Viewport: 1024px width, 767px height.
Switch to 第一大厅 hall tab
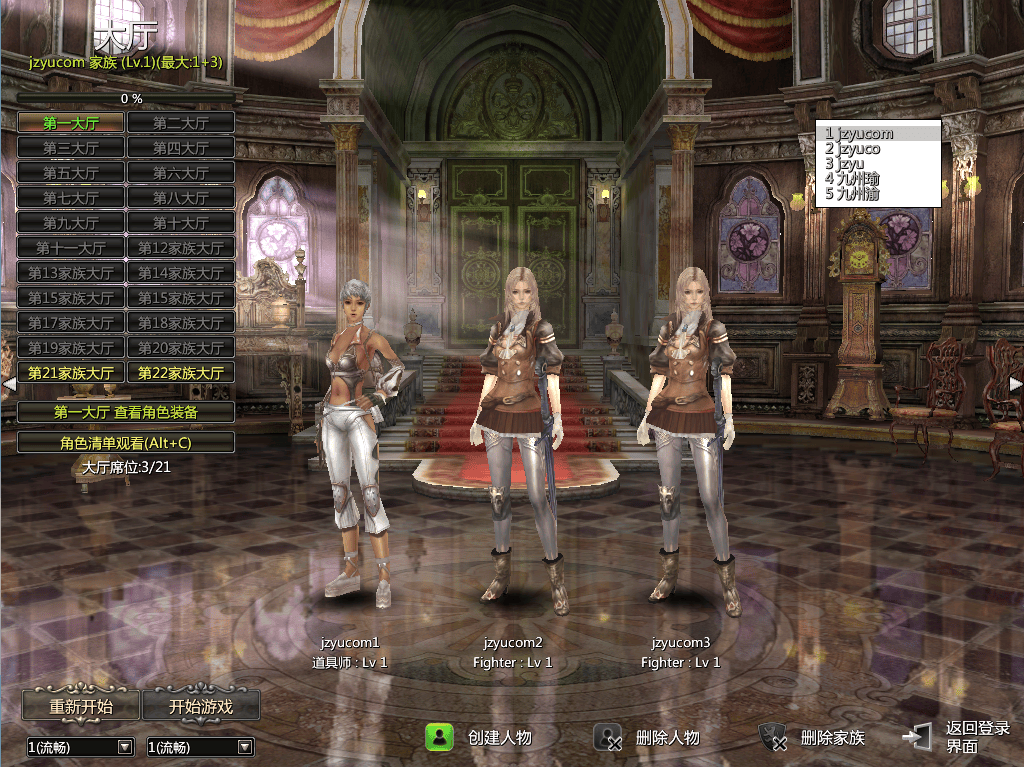pyautogui.click(x=71, y=123)
